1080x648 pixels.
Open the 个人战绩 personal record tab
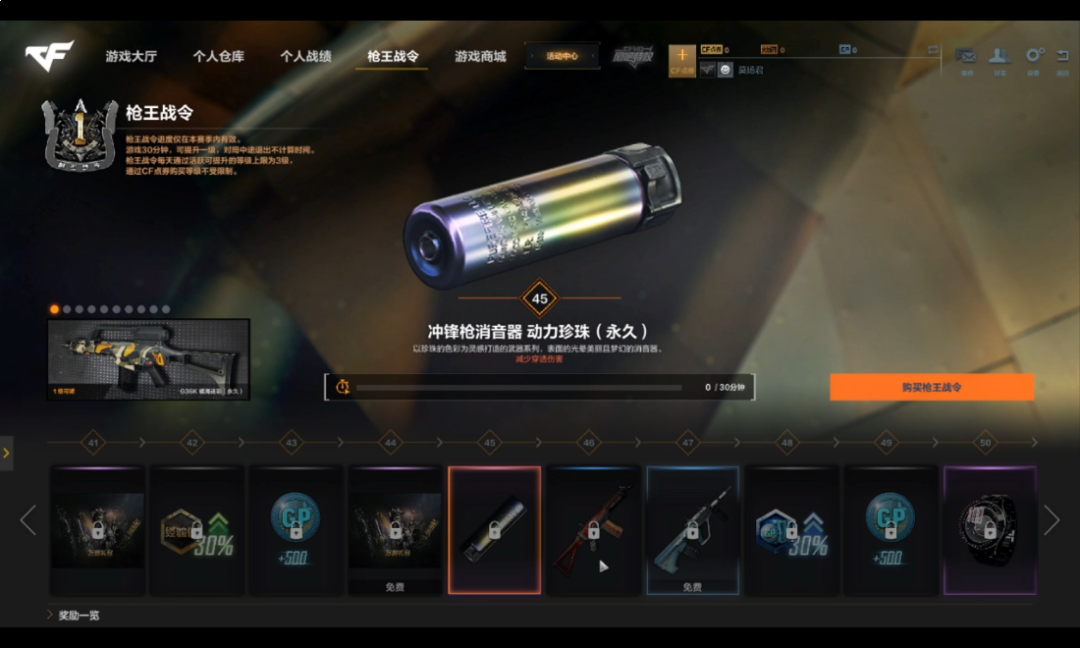point(305,56)
